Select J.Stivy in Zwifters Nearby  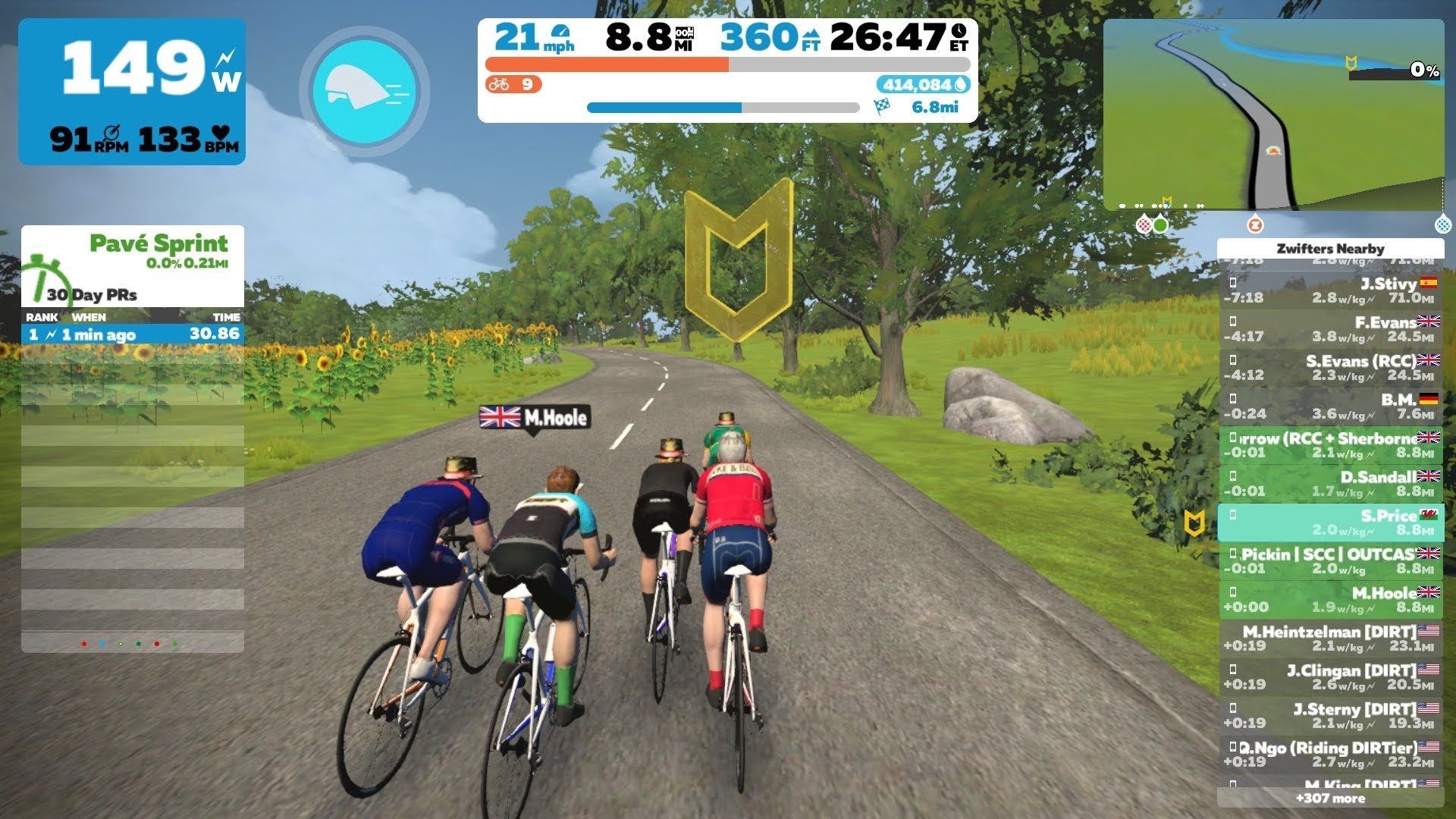[x=1330, y=290]
